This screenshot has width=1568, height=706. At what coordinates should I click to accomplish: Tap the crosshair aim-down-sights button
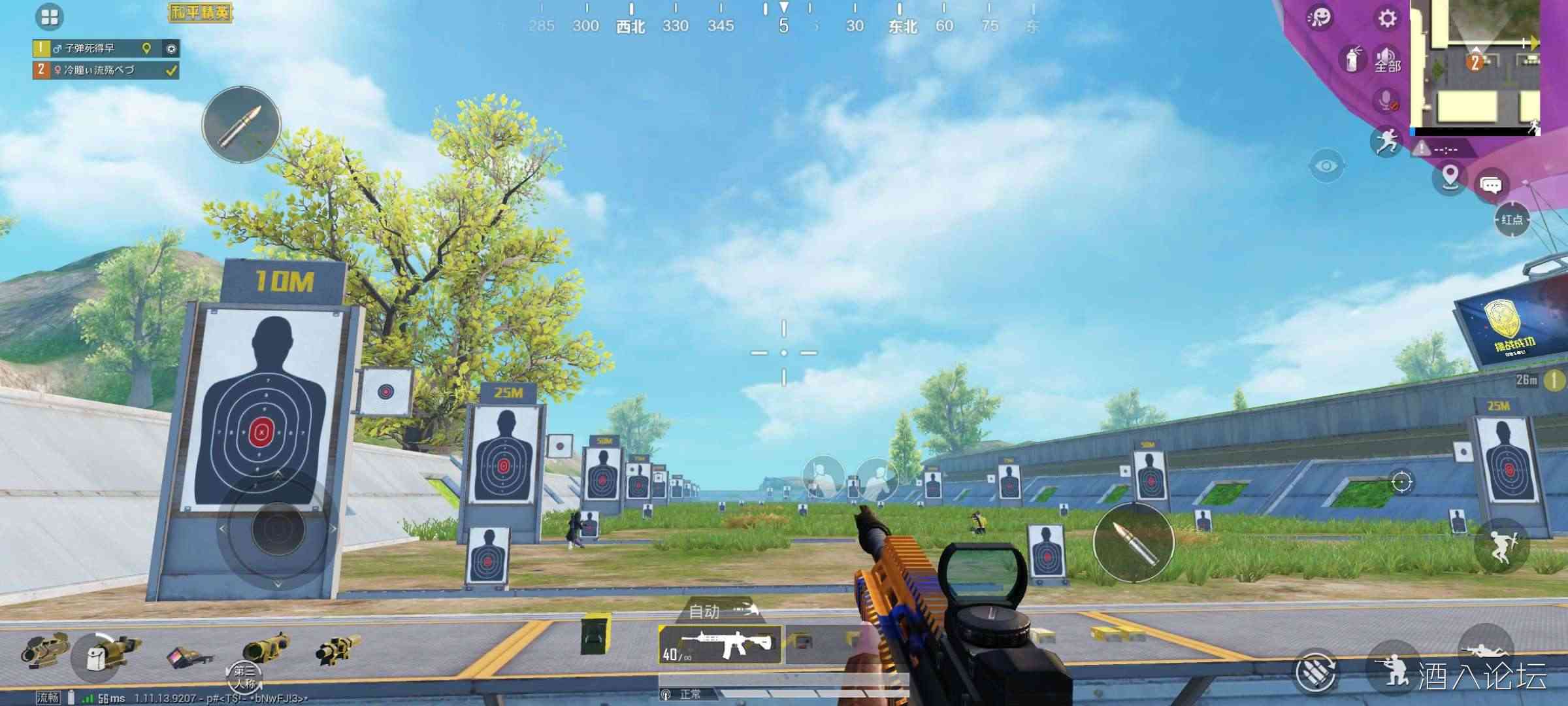click(x=1401, y=482)
